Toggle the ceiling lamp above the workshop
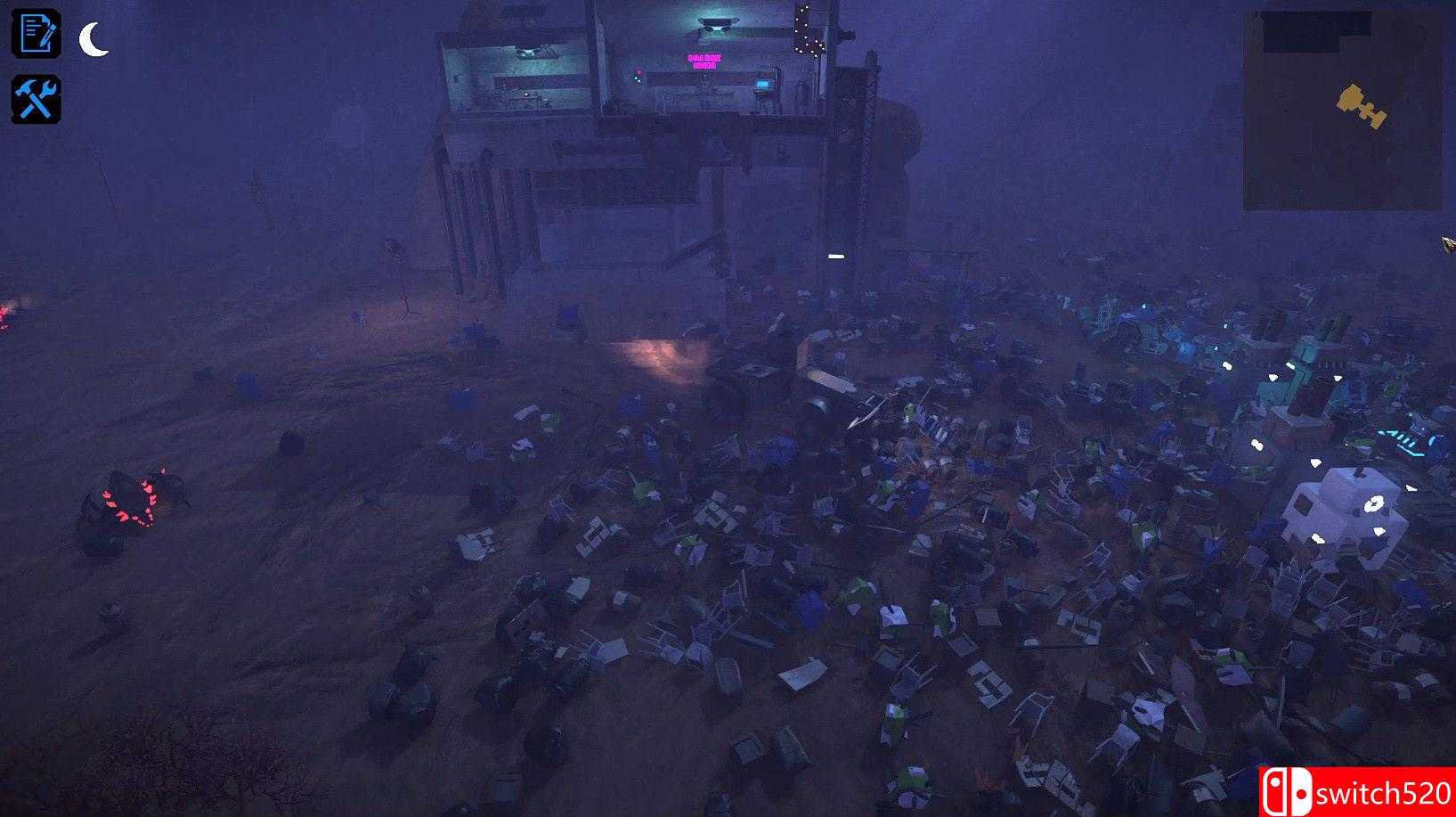The image size is (1456, 817). [718, 21]
